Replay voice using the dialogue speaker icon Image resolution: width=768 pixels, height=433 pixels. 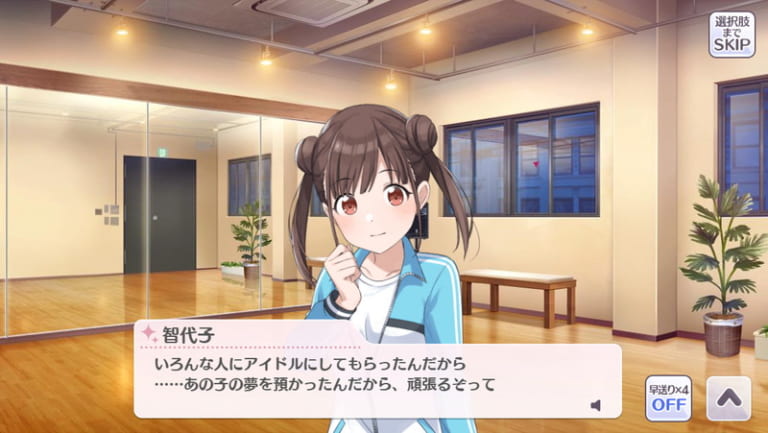coord(596,405)
